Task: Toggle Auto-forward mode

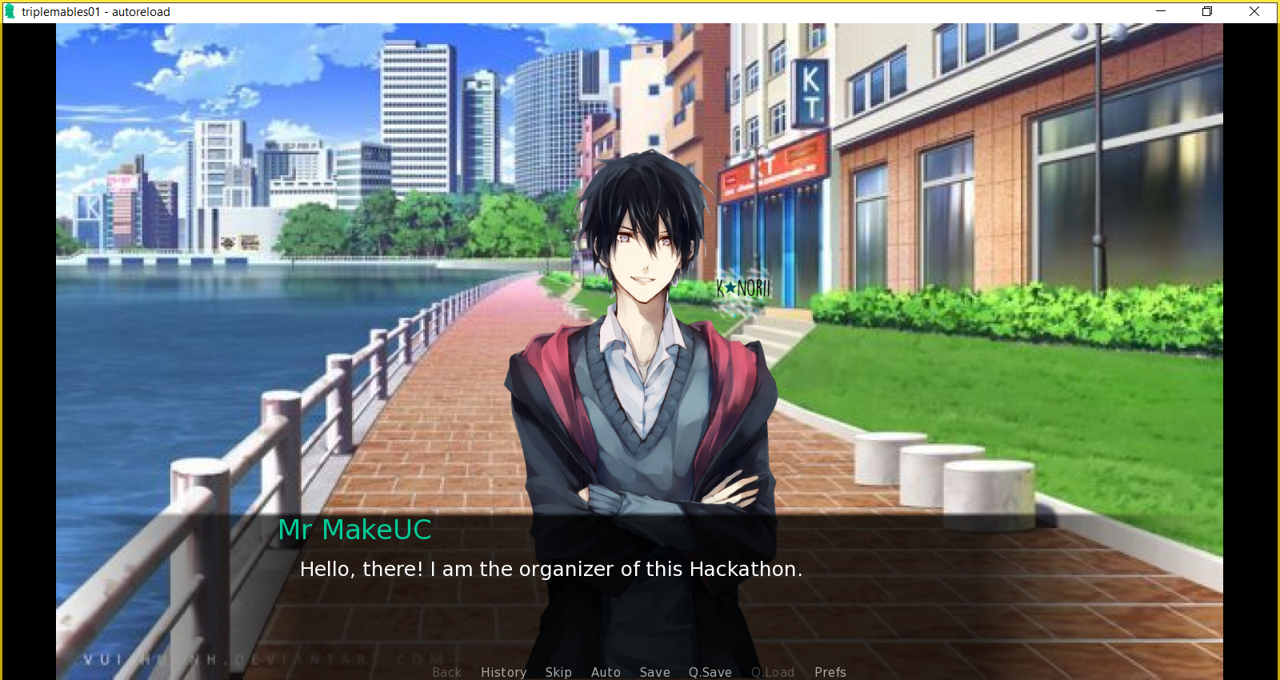Action: (606, 672)
